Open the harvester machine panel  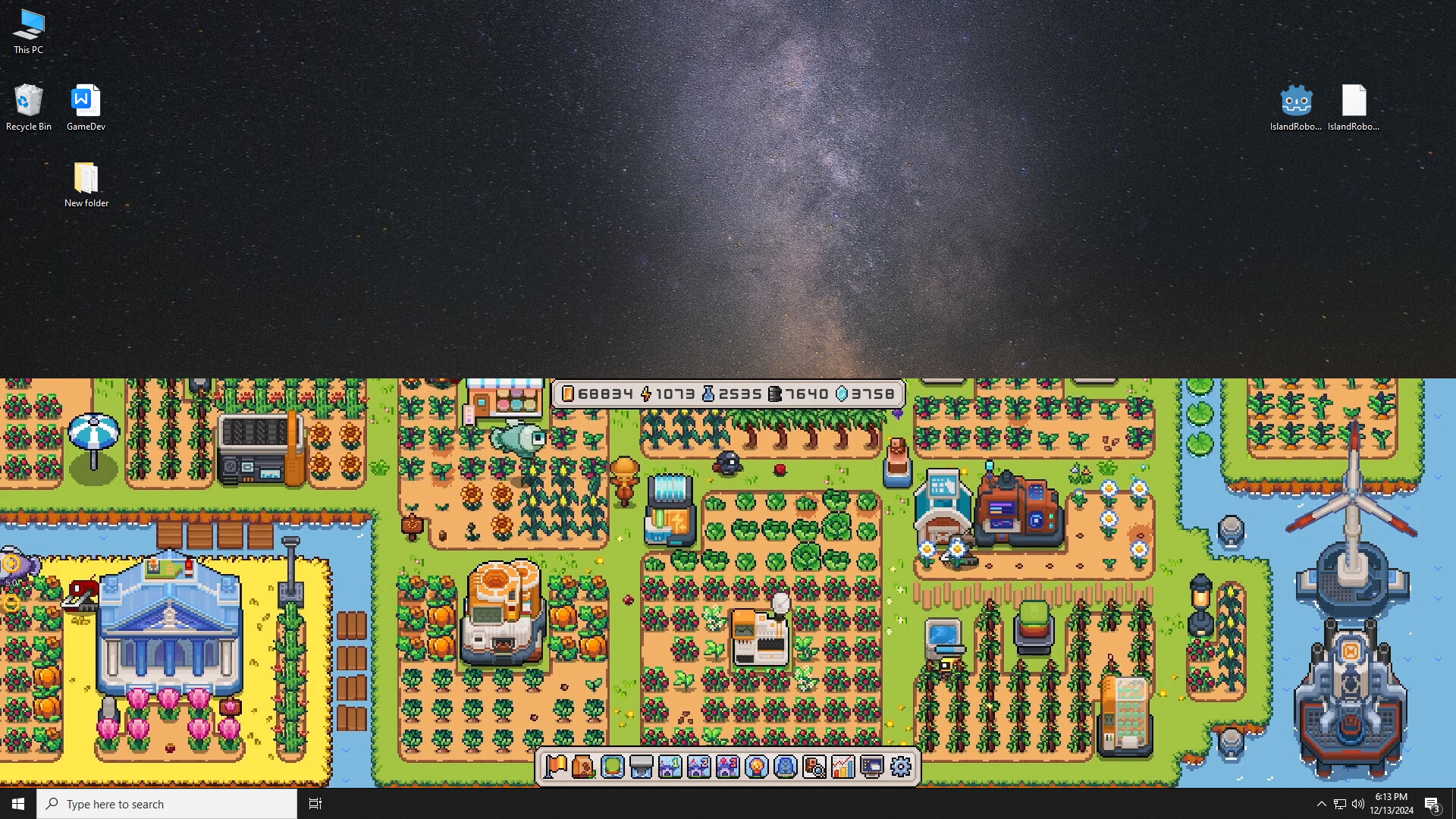(x=640, y=767)
